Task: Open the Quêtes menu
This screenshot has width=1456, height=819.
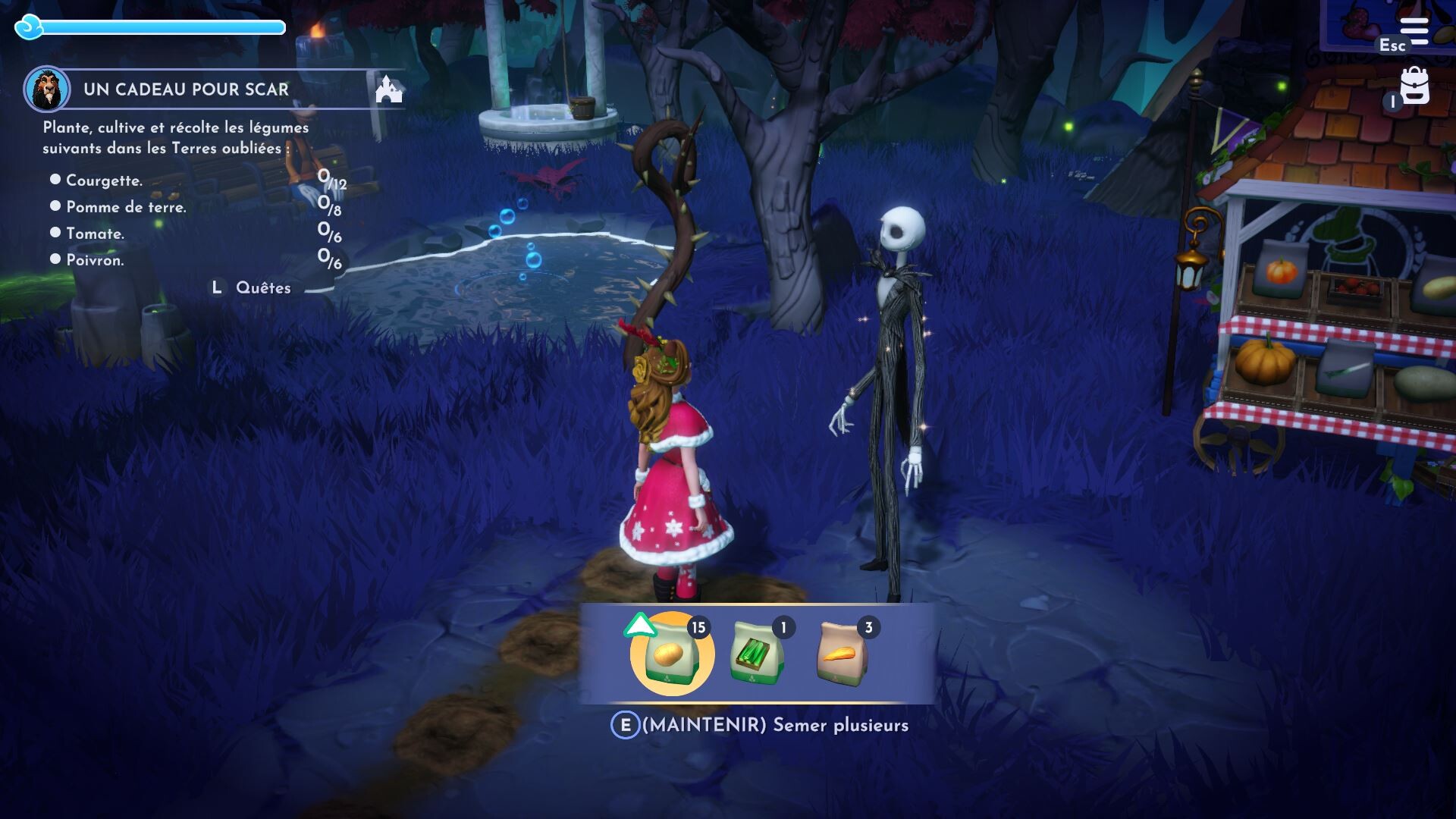Action: pos(263,287)
